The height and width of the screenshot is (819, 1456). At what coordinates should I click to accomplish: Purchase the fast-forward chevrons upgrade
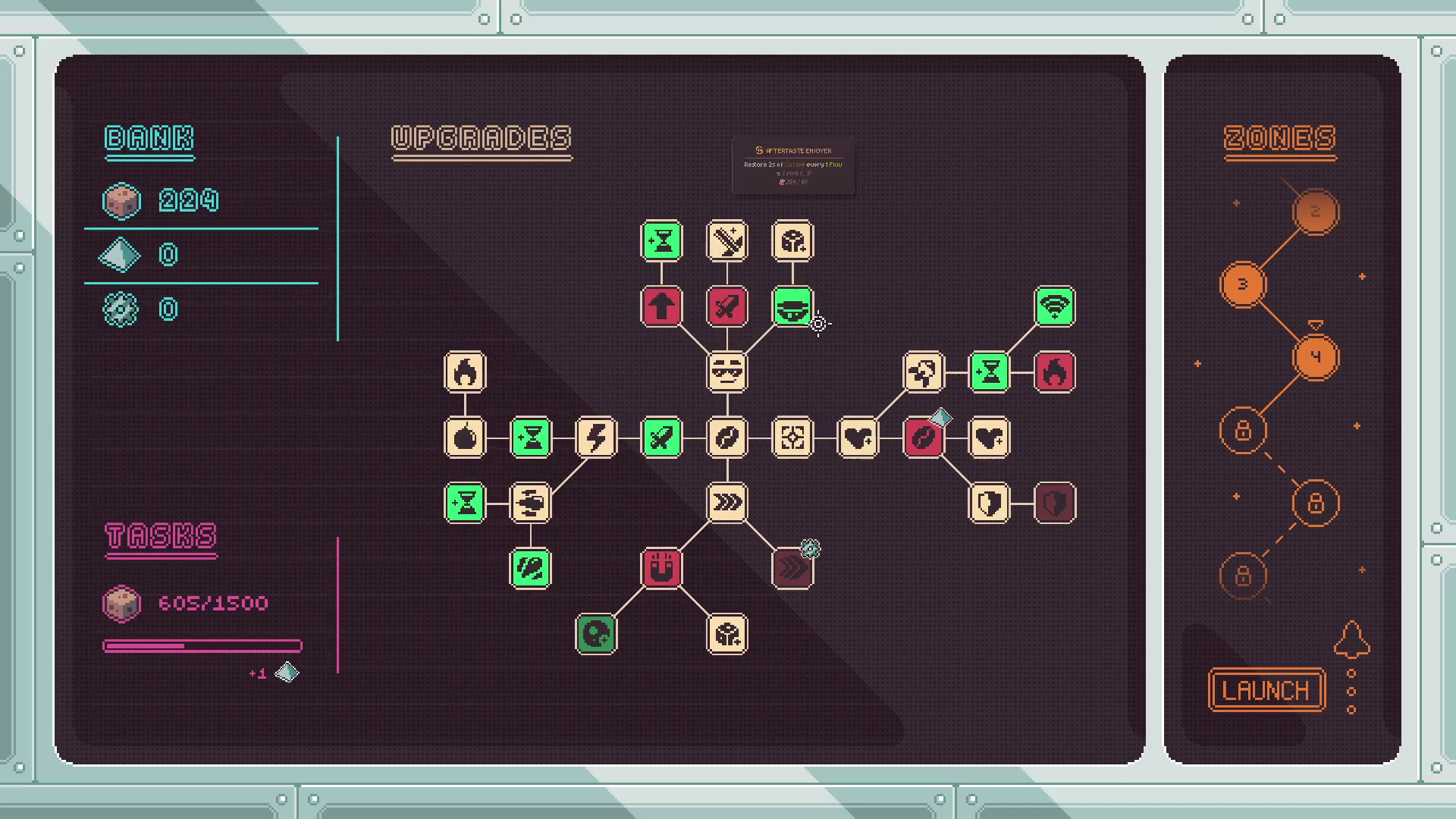click(727, 502)
